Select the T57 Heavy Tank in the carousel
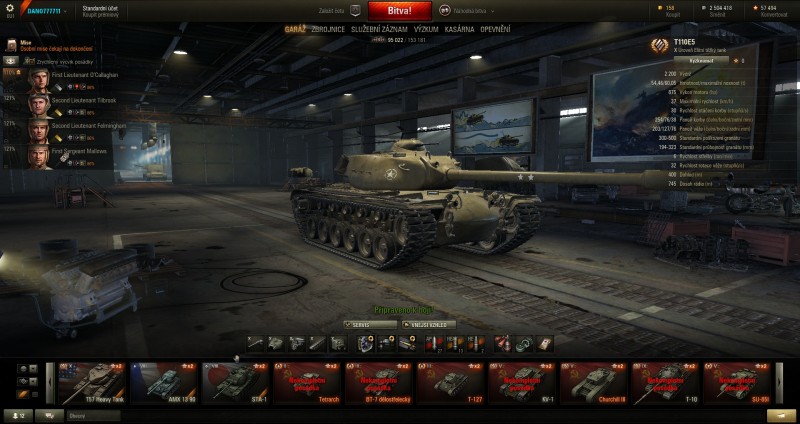800x424 pixels. [x=92, y=381]
